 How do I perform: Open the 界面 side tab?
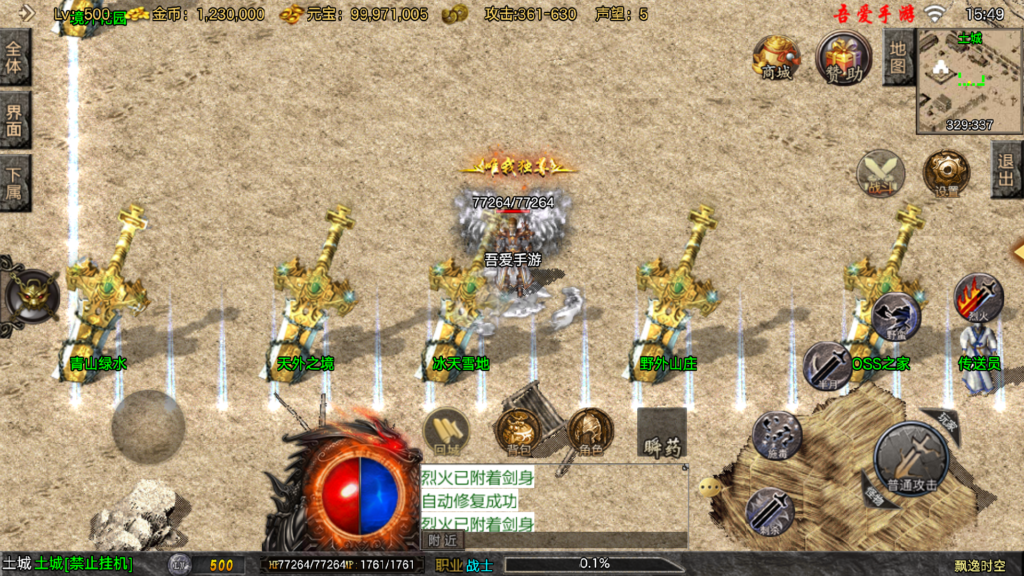tap(14, 120)
